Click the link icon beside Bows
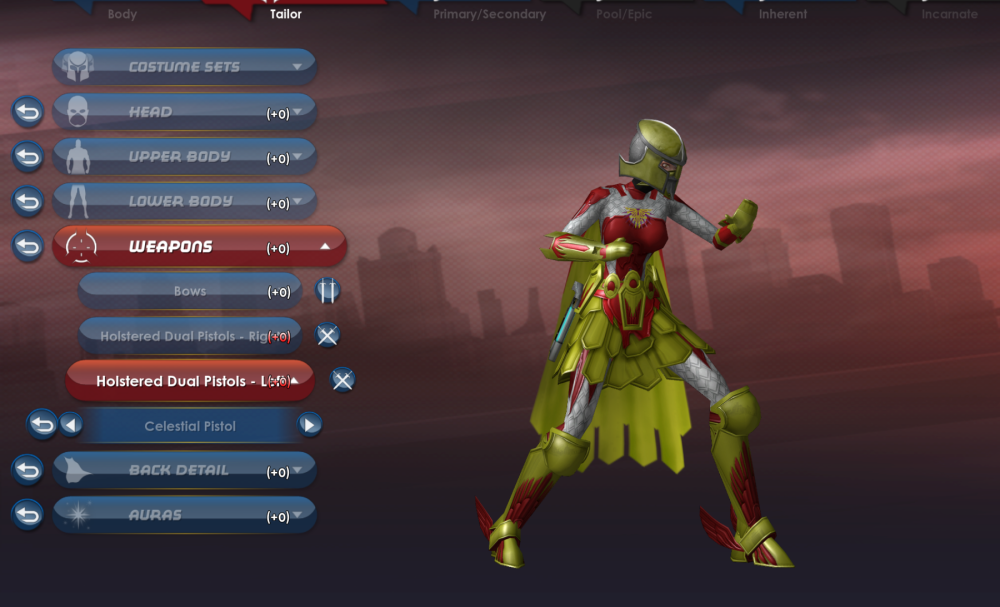1000x607 pixels. pos(327,291)
